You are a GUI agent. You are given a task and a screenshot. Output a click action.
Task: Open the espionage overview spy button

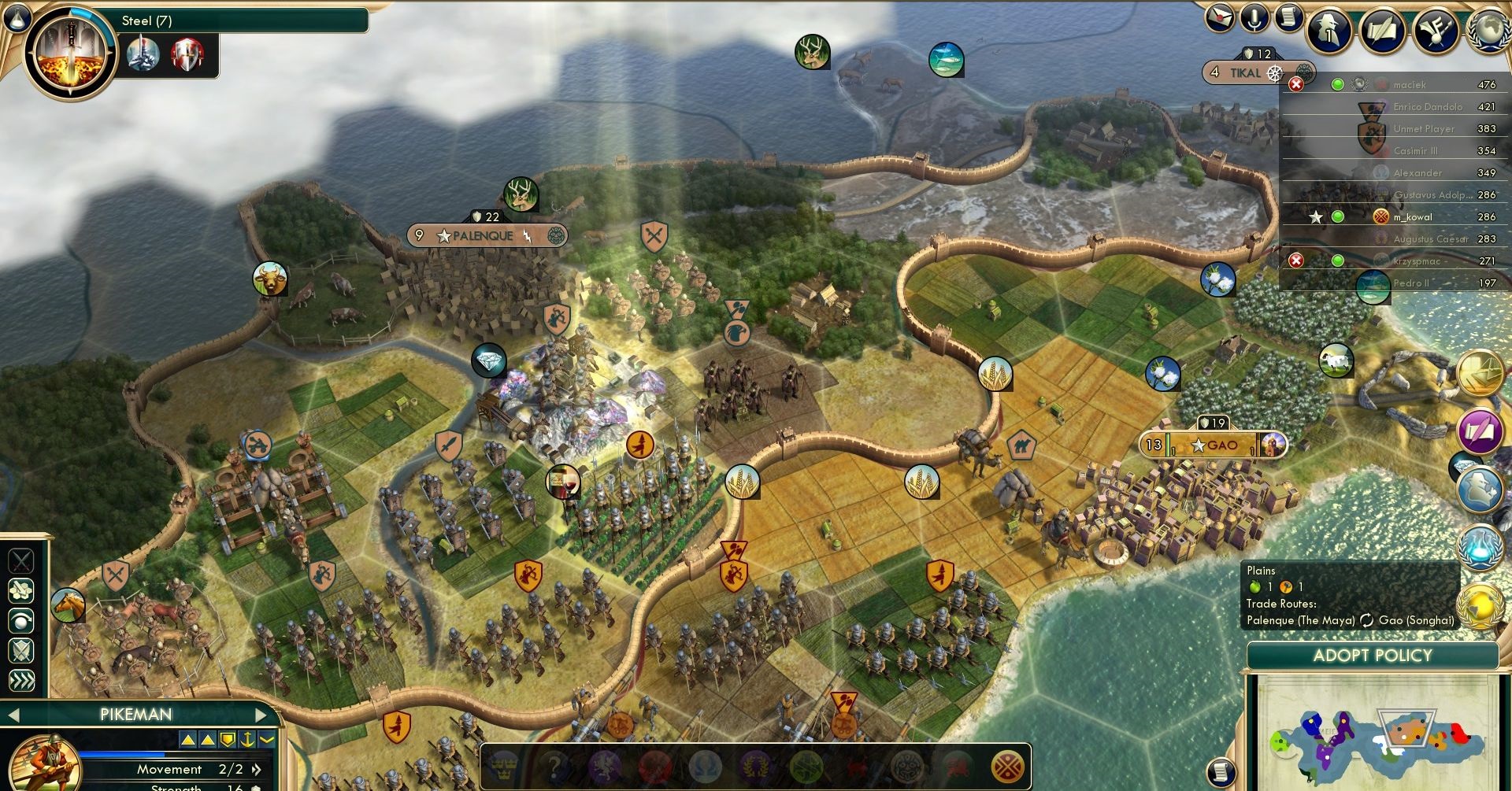[1331, 30]
